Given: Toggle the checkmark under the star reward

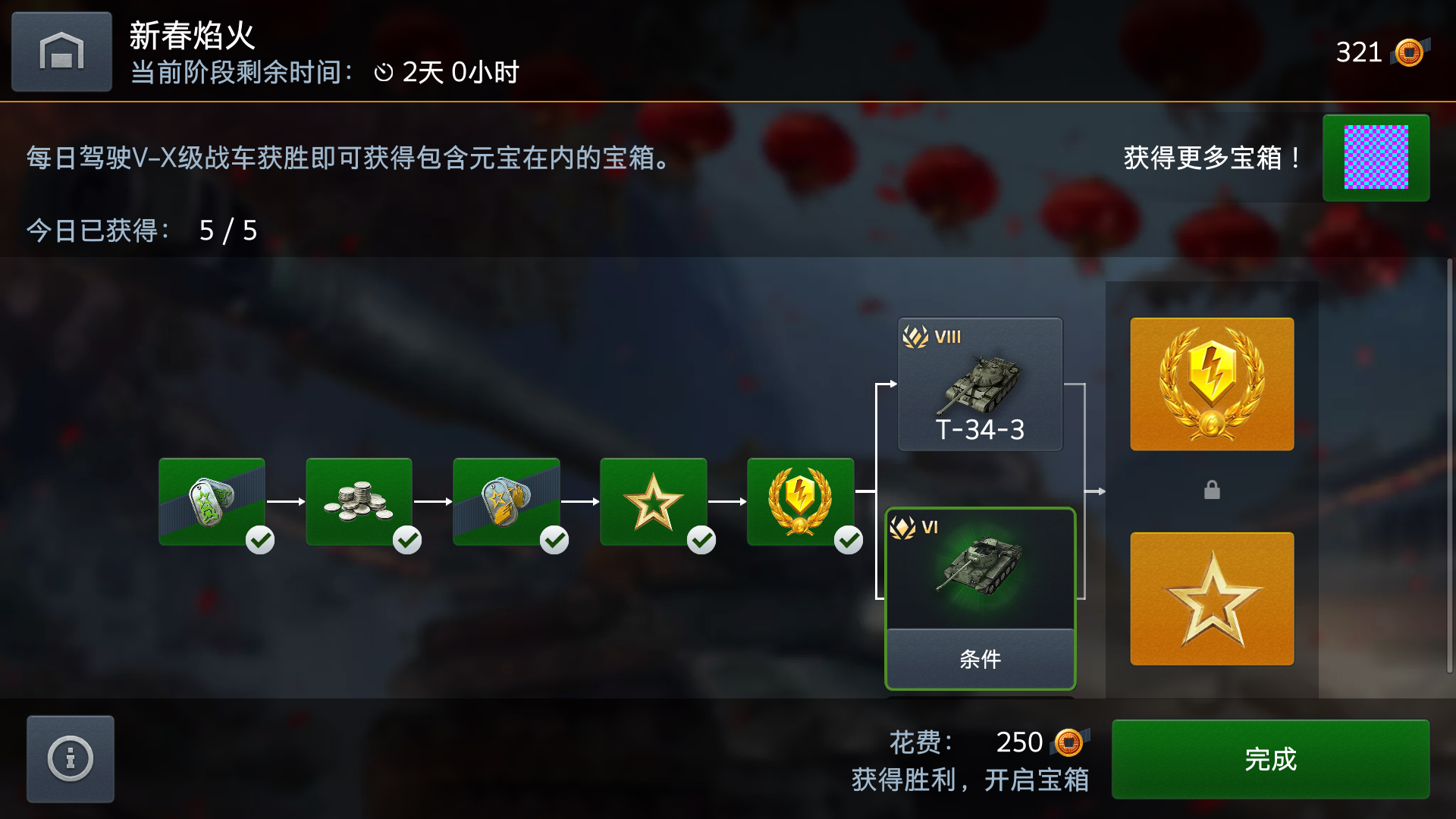Looking at the screenshot, I should [701, 541].
